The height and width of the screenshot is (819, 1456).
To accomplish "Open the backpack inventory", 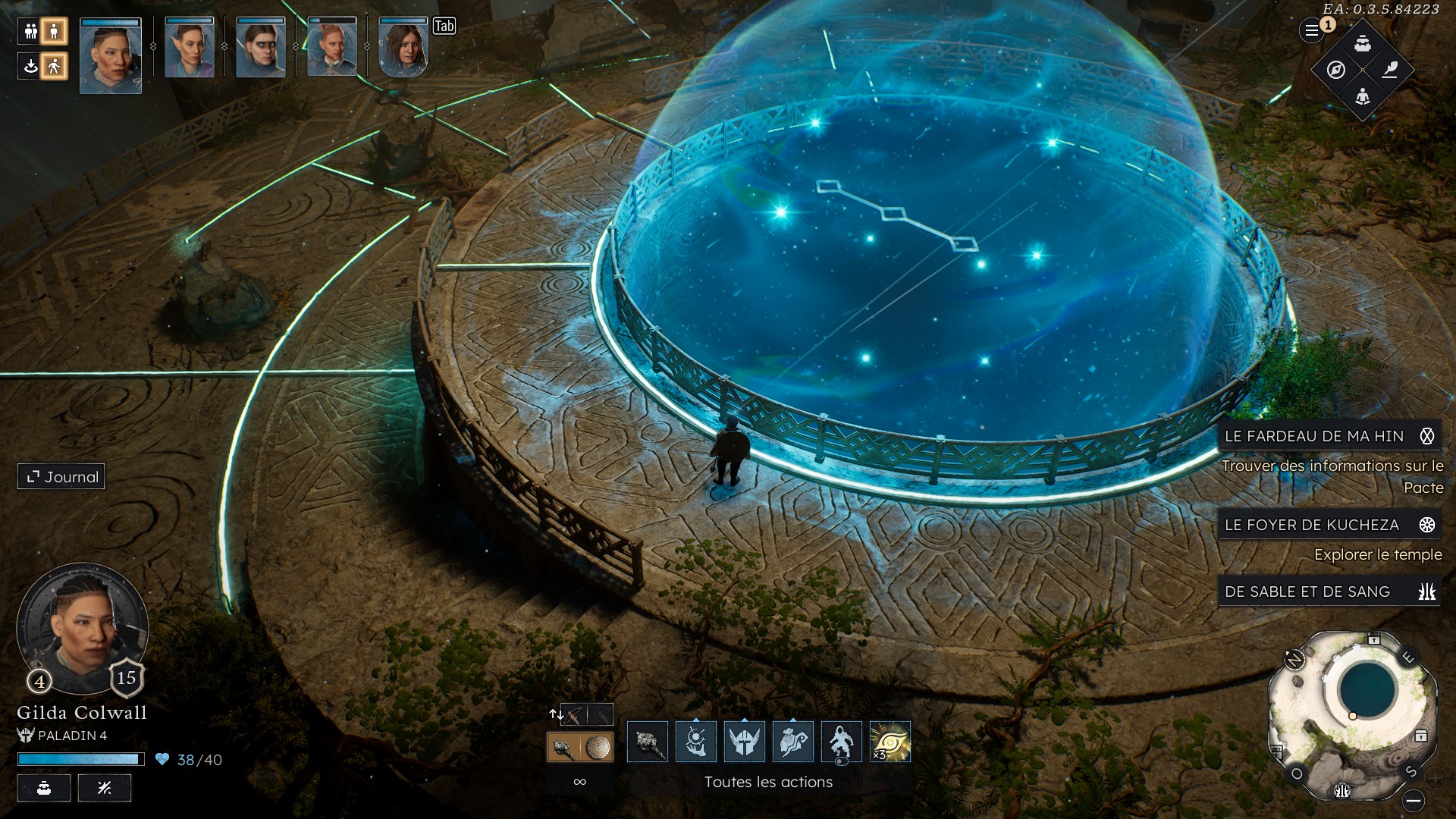I will [x=1363, y=43].
